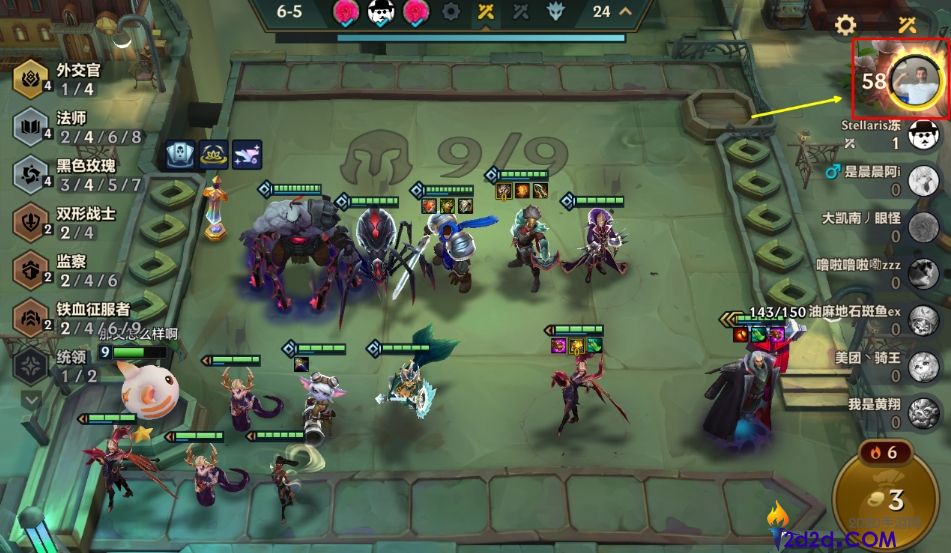
Task: Open settings via the top-right gear icon
Action: coord(846,25)
